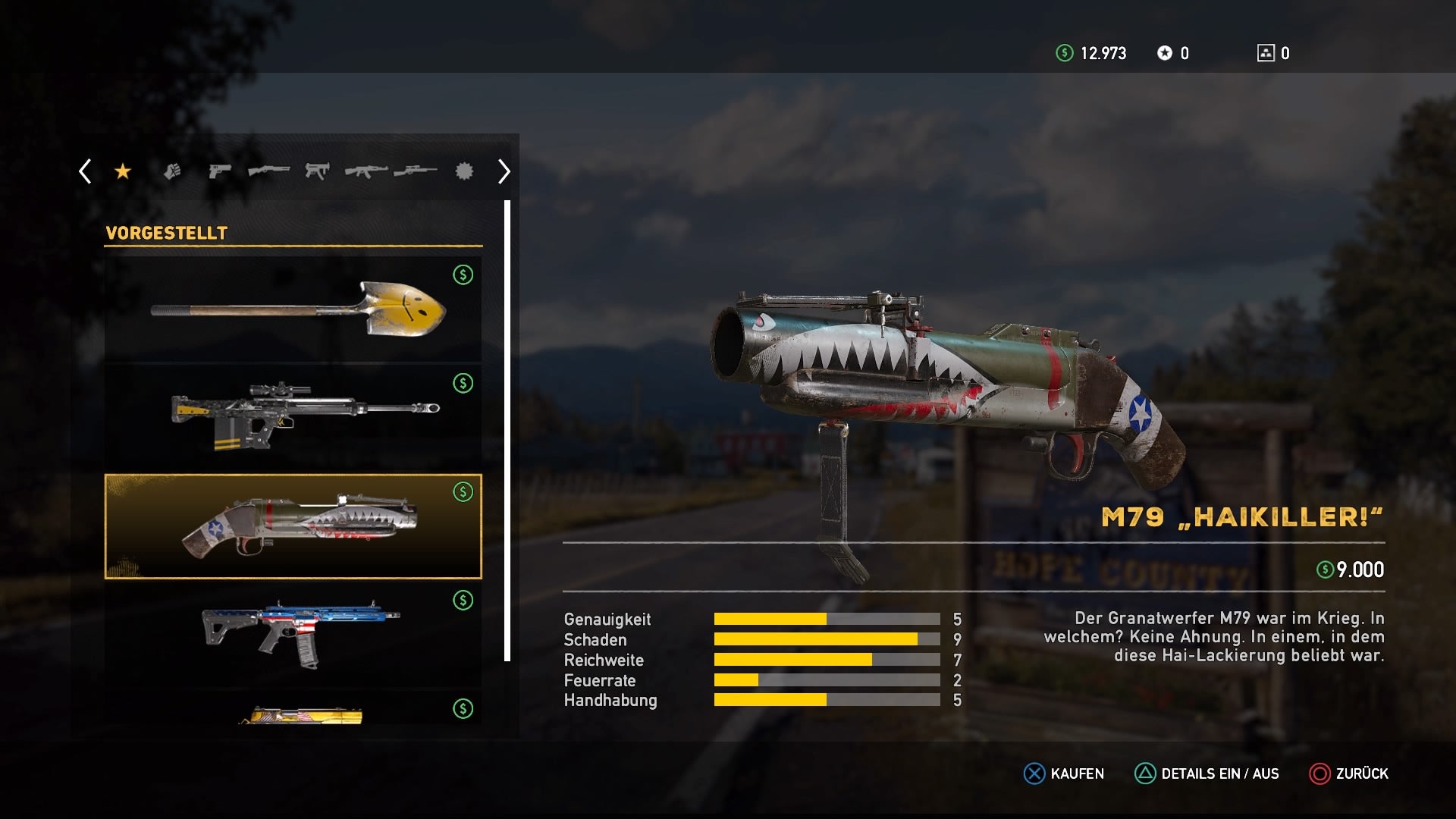This screenshot has width=1456, height=819.
Task: Select the handguns category icon
Action: [218, 171]
